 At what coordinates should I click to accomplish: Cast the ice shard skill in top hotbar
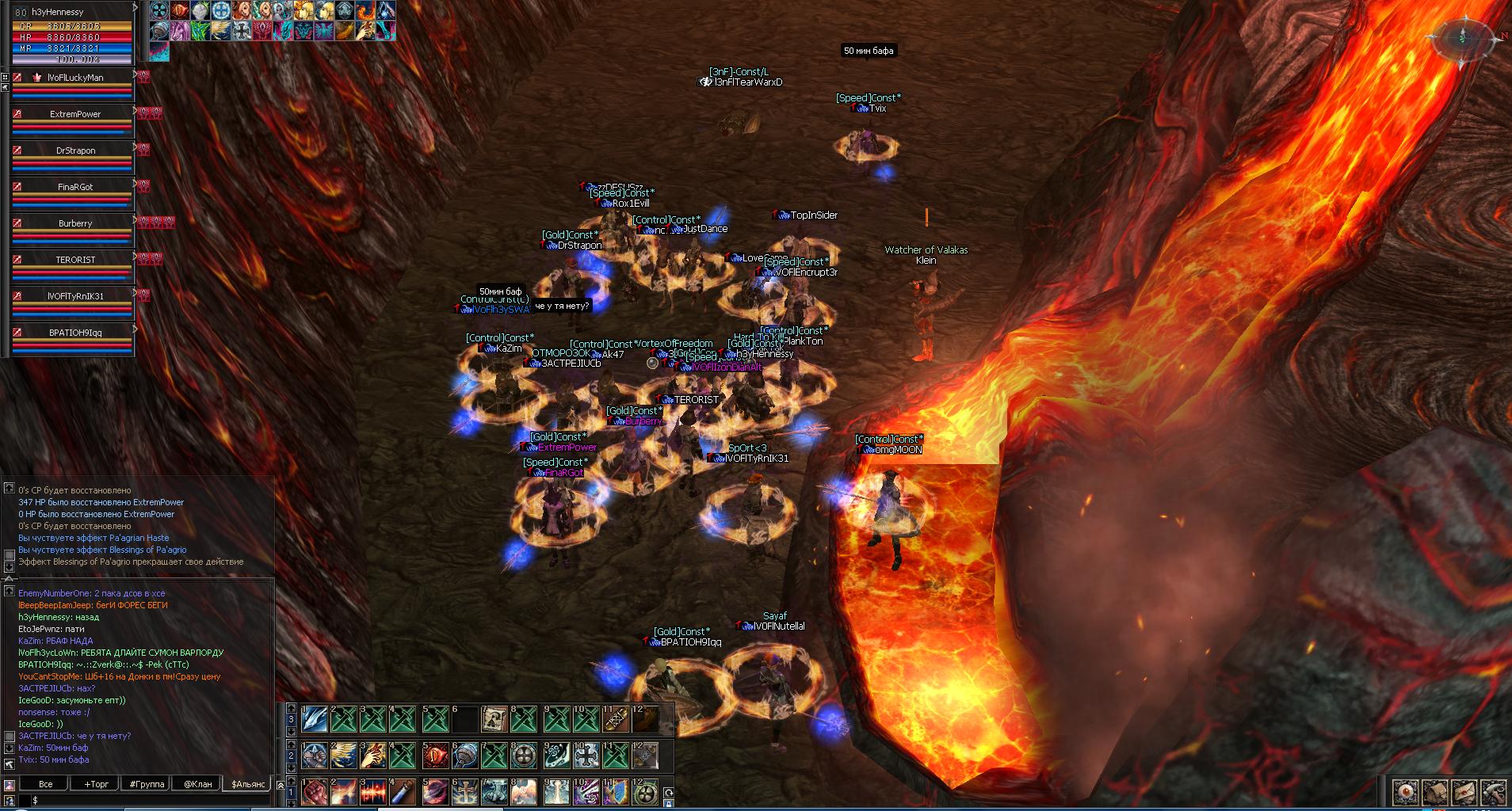point(314,718)
